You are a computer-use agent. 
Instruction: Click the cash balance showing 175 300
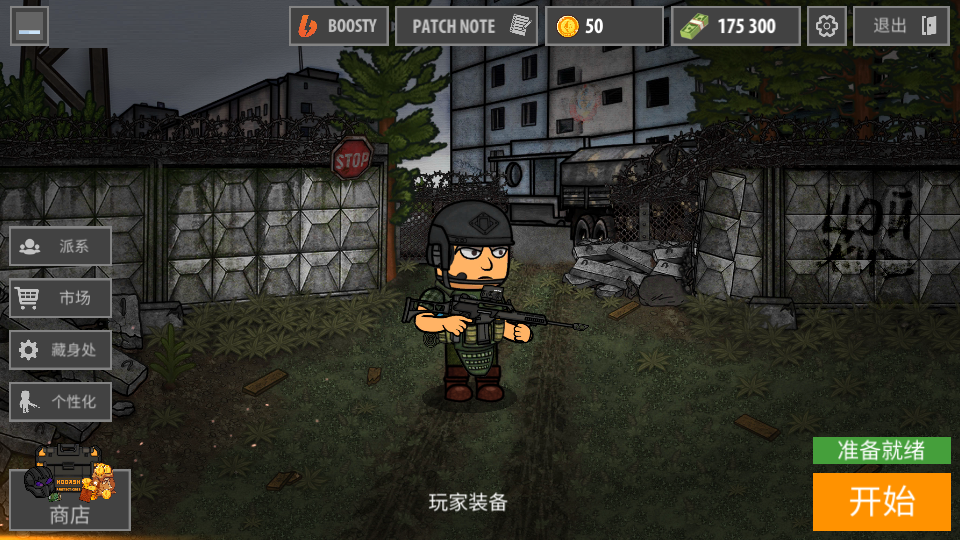(736, 26)
